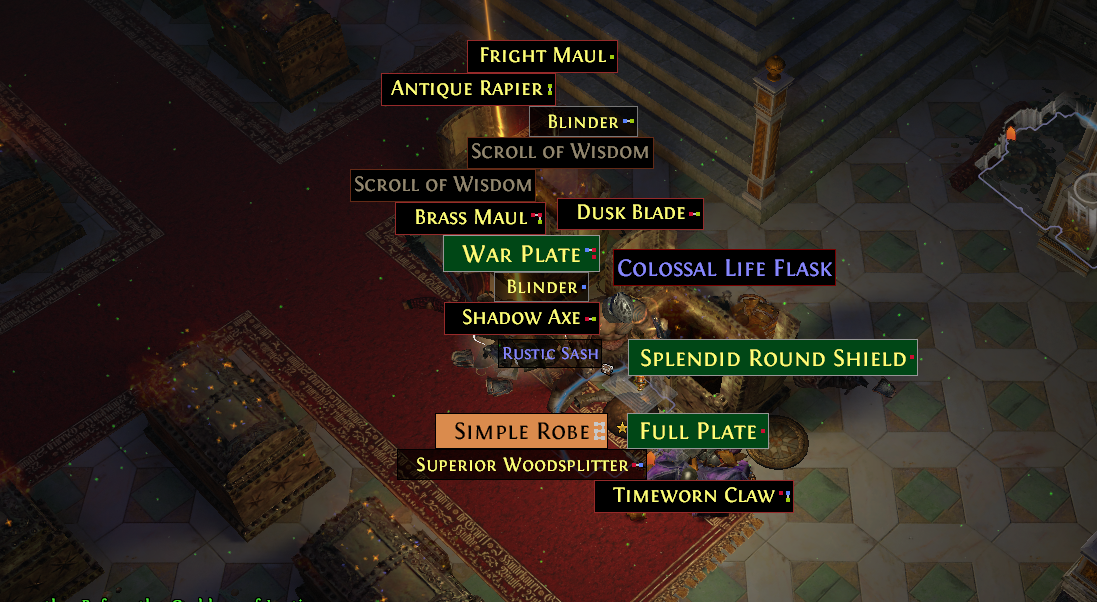
Task: Pick up the Colossal Life Flask
Action: (724, 268)
